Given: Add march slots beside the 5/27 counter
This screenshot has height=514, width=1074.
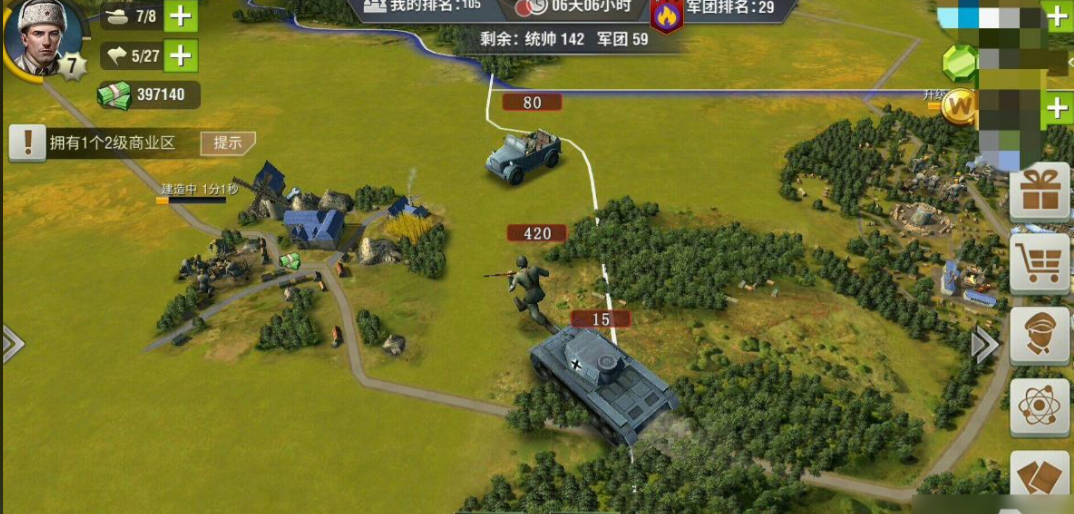Looking at the screenshot, I should click(180, 55).
